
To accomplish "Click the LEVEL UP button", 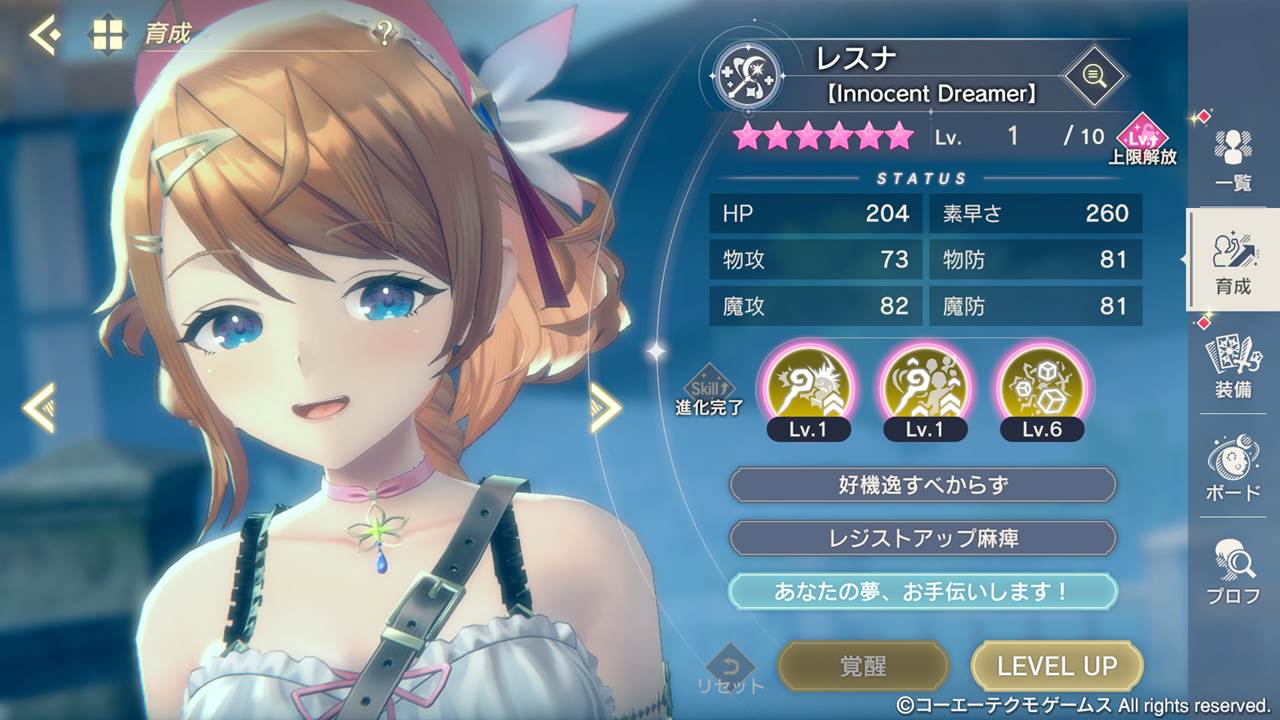I will (x=1056, y=666).
